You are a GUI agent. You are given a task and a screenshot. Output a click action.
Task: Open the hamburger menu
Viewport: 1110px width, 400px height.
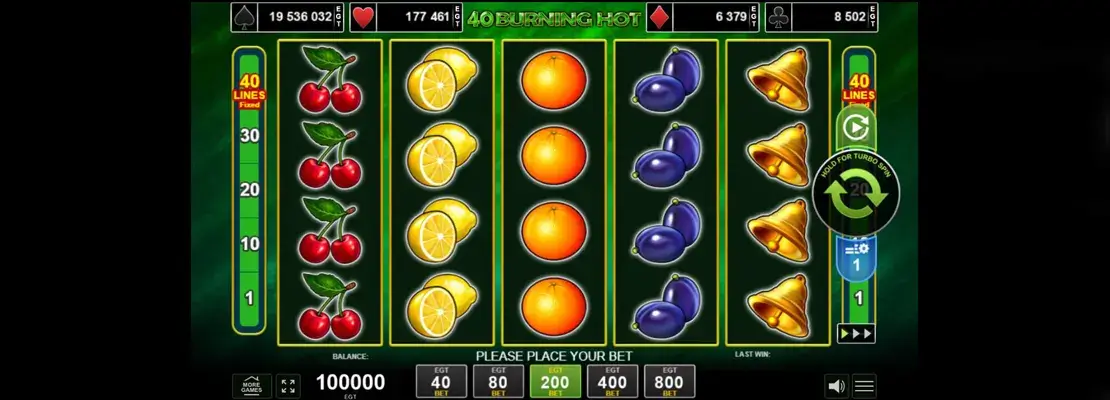(x=864, y=385)
